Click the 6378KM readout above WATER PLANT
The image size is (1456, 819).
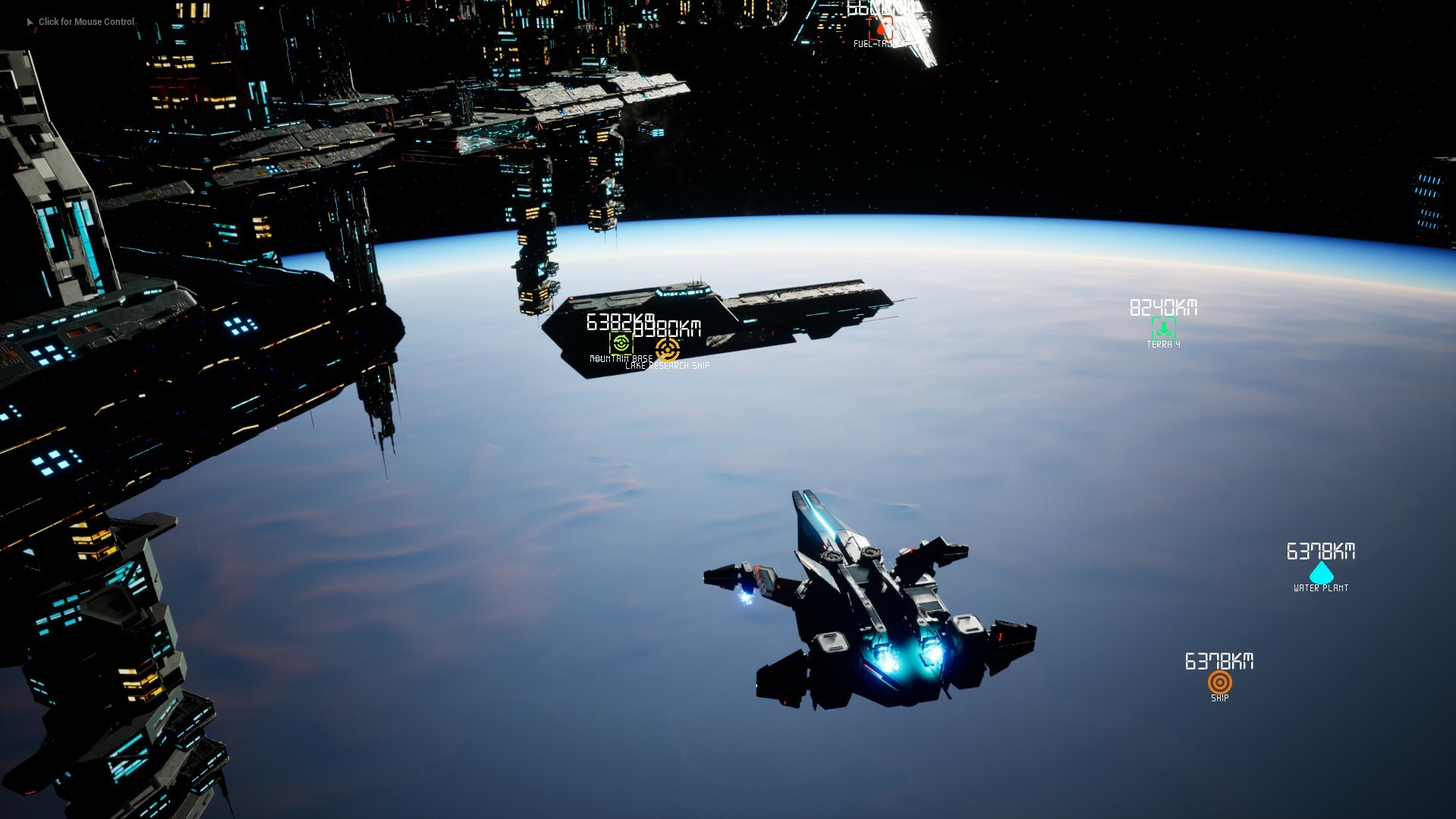(x=1320, y=552)
